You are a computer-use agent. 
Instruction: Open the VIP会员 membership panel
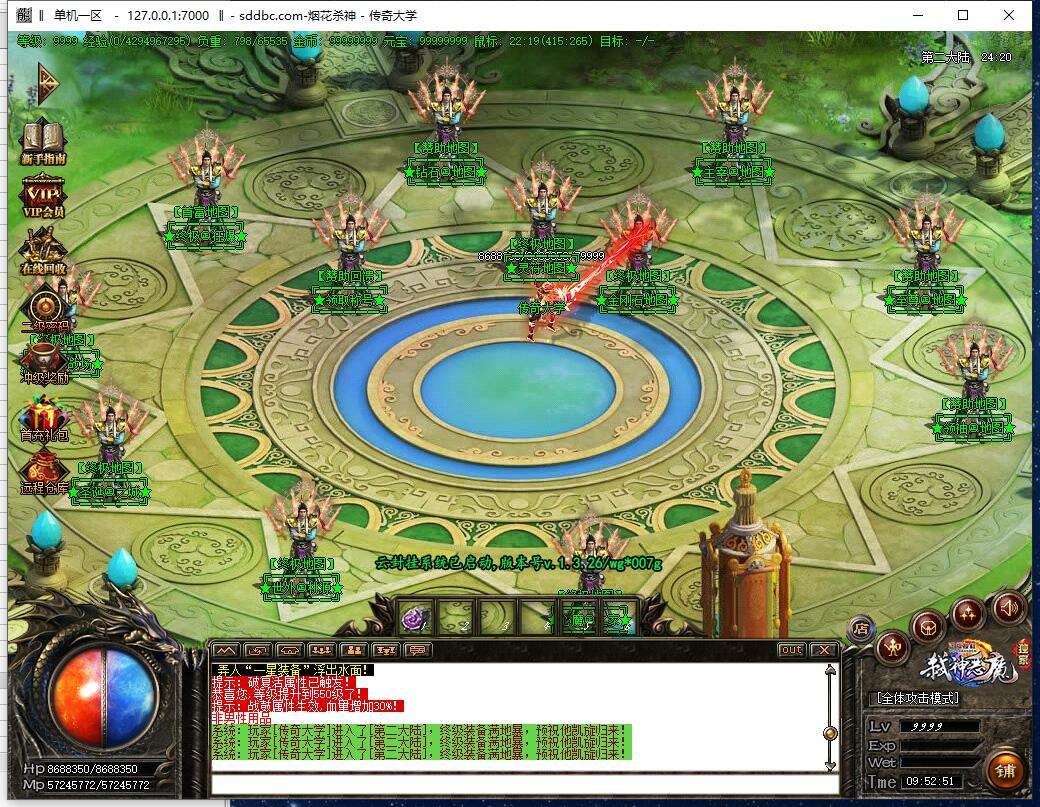tap(43, 194)
